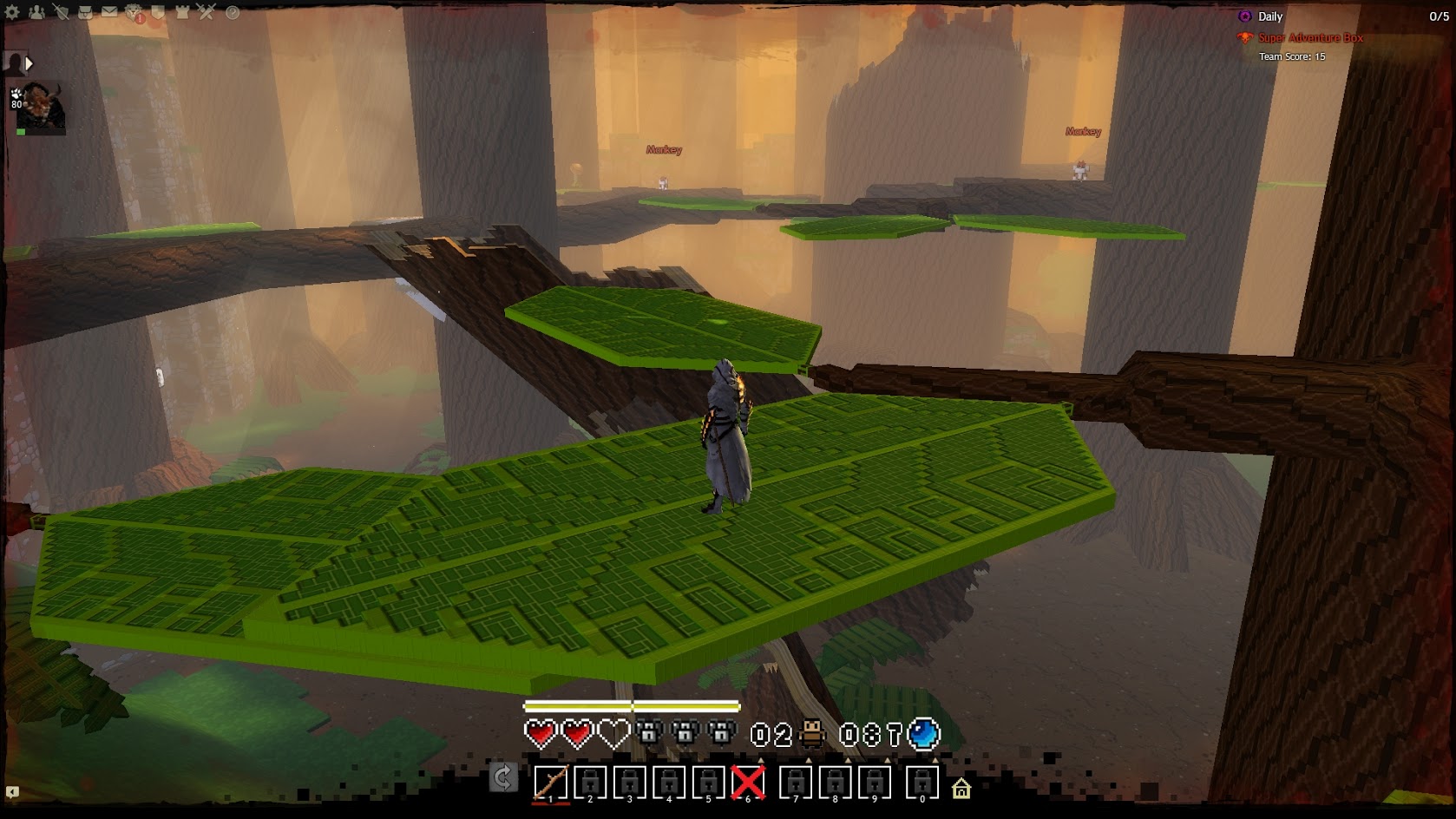Viewport: 1456px width, 819px height.
Task: Select the pet portrait with level 80
Action: click(42, 108)
